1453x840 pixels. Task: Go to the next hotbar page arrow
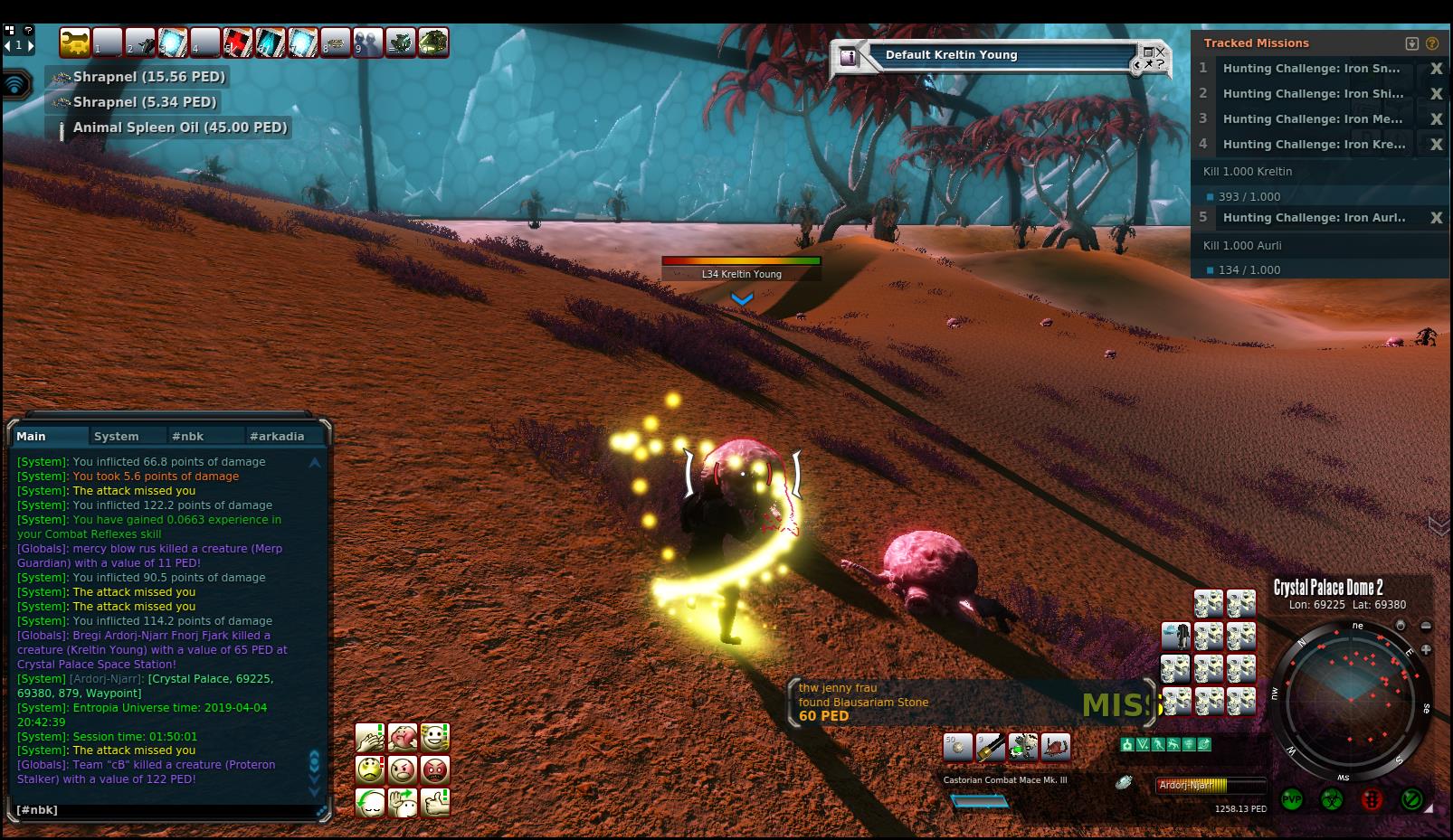tap(31, 45)
